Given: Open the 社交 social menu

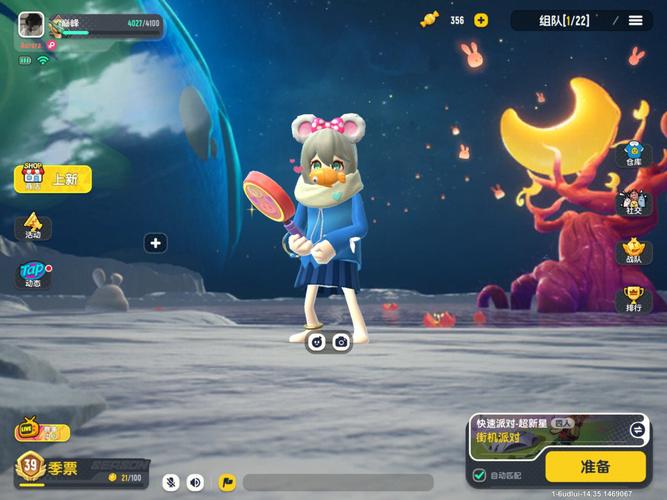Looking at the screenshot, I should pyautogui.click(x=633, y=203).
